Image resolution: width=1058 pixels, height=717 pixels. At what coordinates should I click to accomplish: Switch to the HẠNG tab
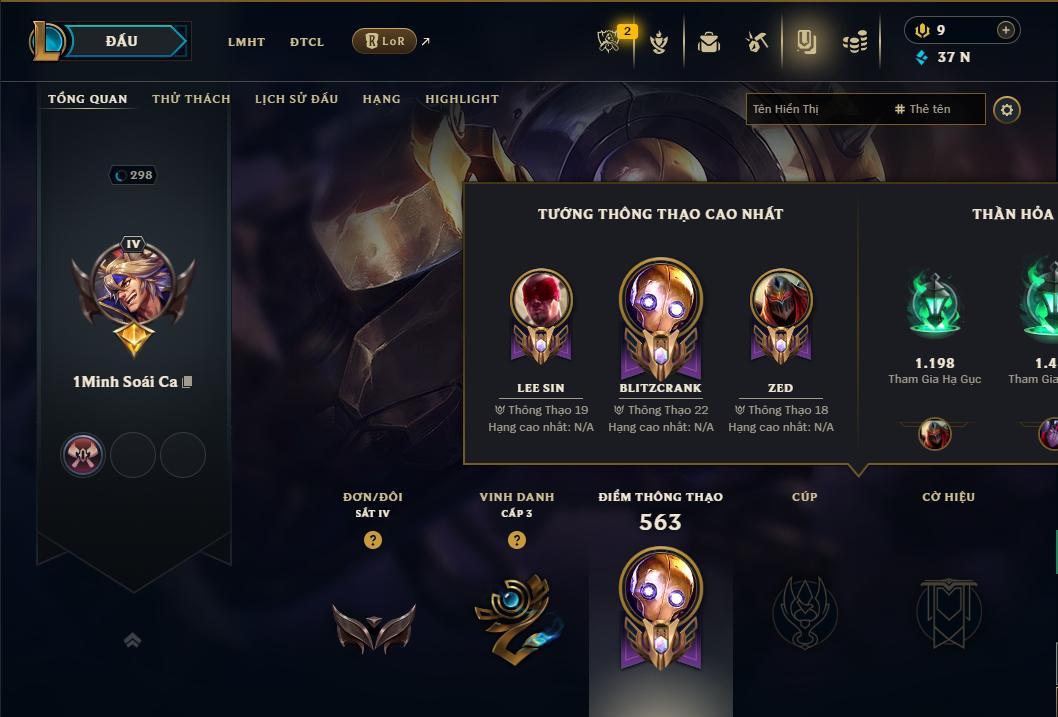click(381, 99)
